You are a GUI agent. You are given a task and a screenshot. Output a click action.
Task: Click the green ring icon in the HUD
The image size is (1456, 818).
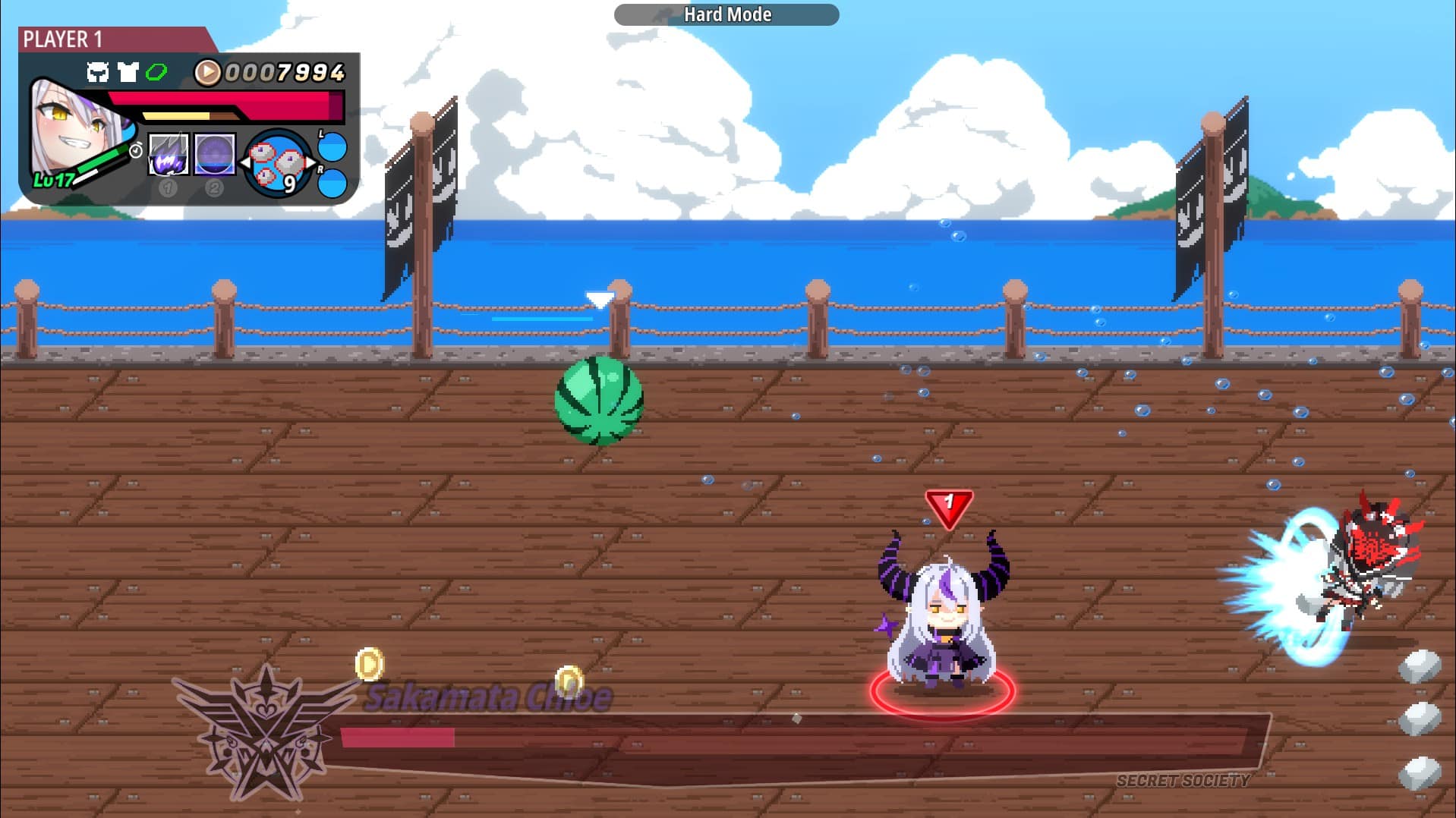point(158,72)
